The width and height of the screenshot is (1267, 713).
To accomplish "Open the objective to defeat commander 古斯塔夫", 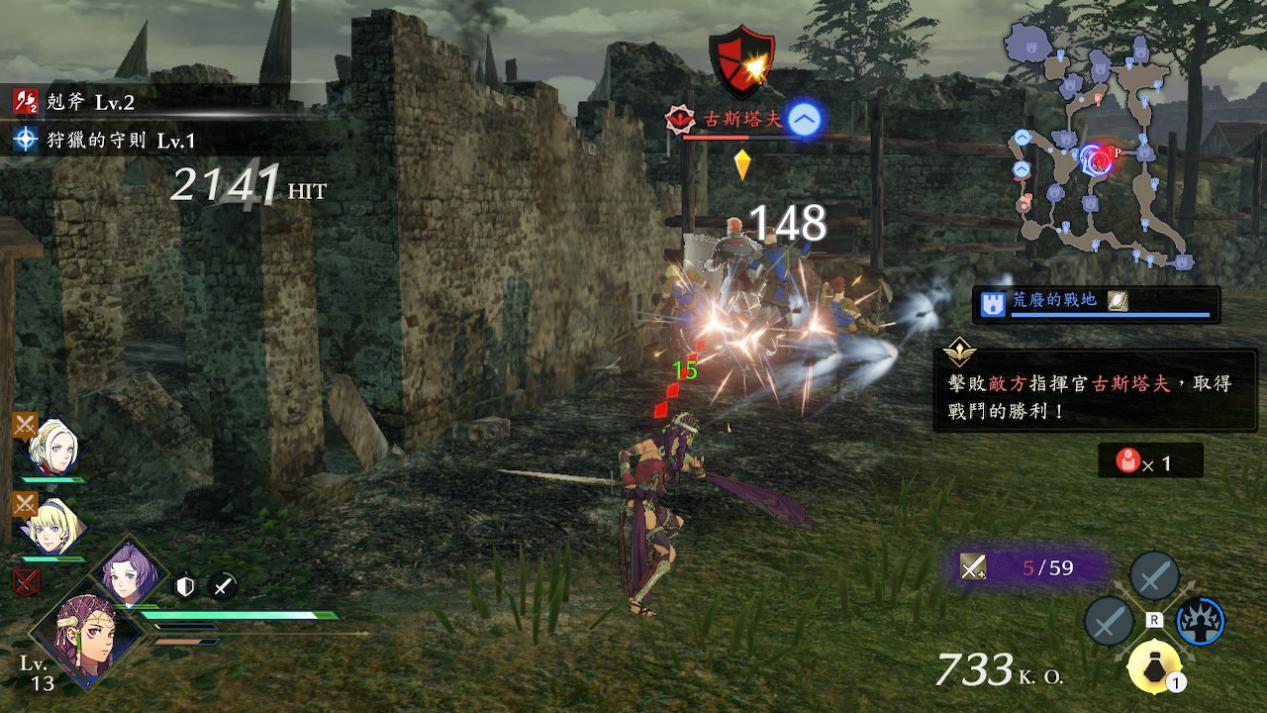I will tap(1094, 391).
